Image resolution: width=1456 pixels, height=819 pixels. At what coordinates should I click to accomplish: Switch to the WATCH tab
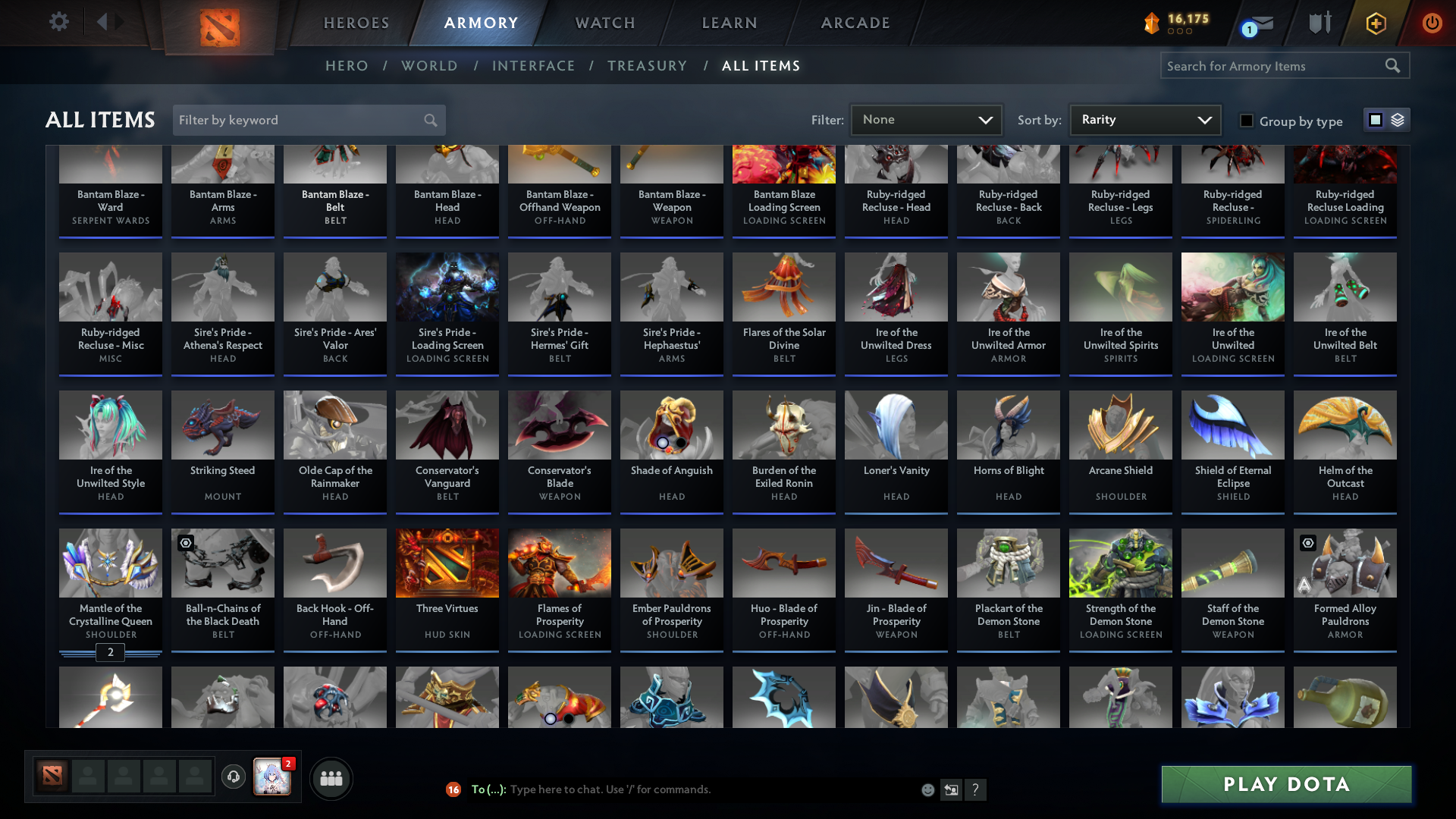click(604, 23)
